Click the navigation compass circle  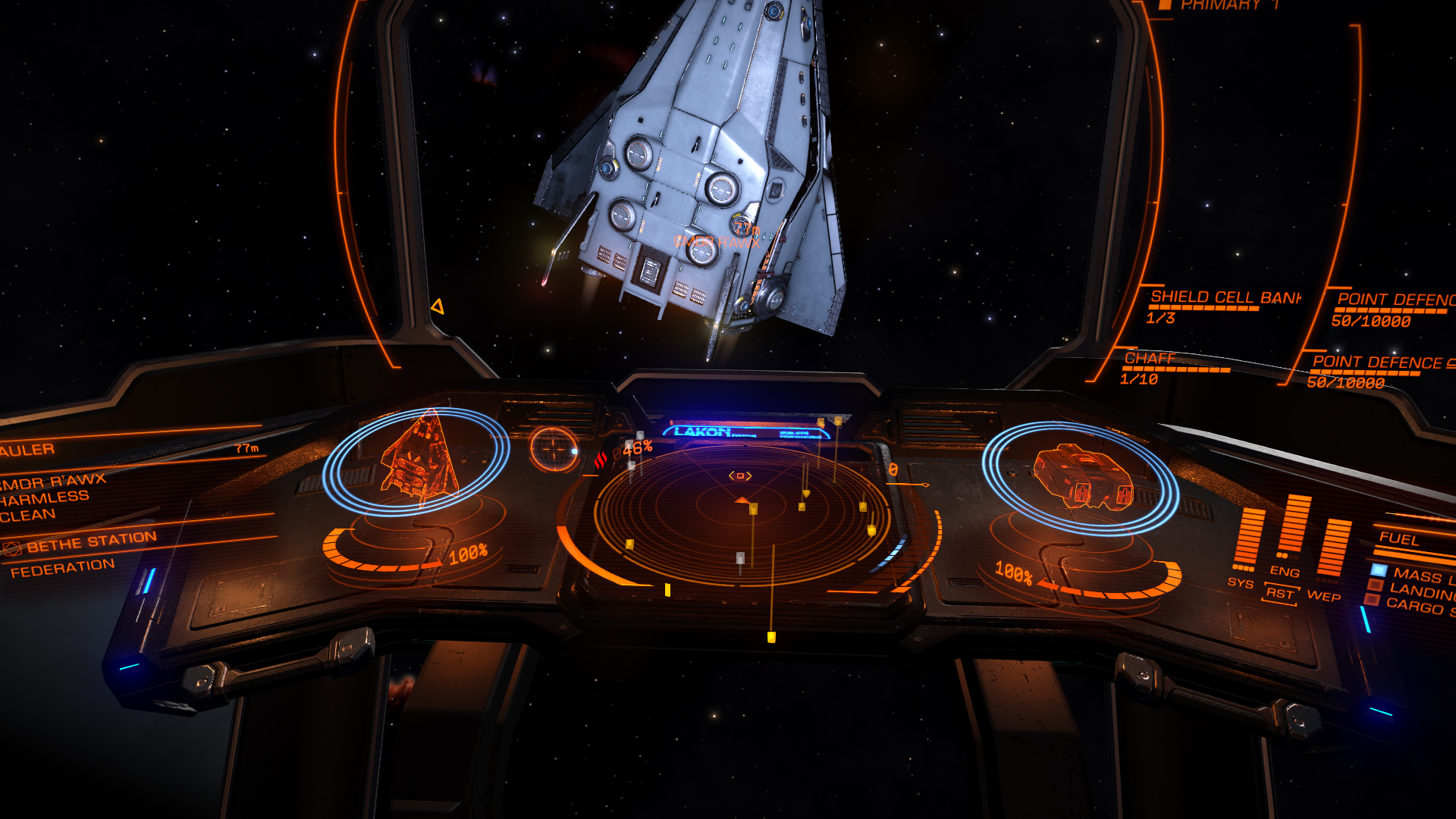tap(554, 449)
